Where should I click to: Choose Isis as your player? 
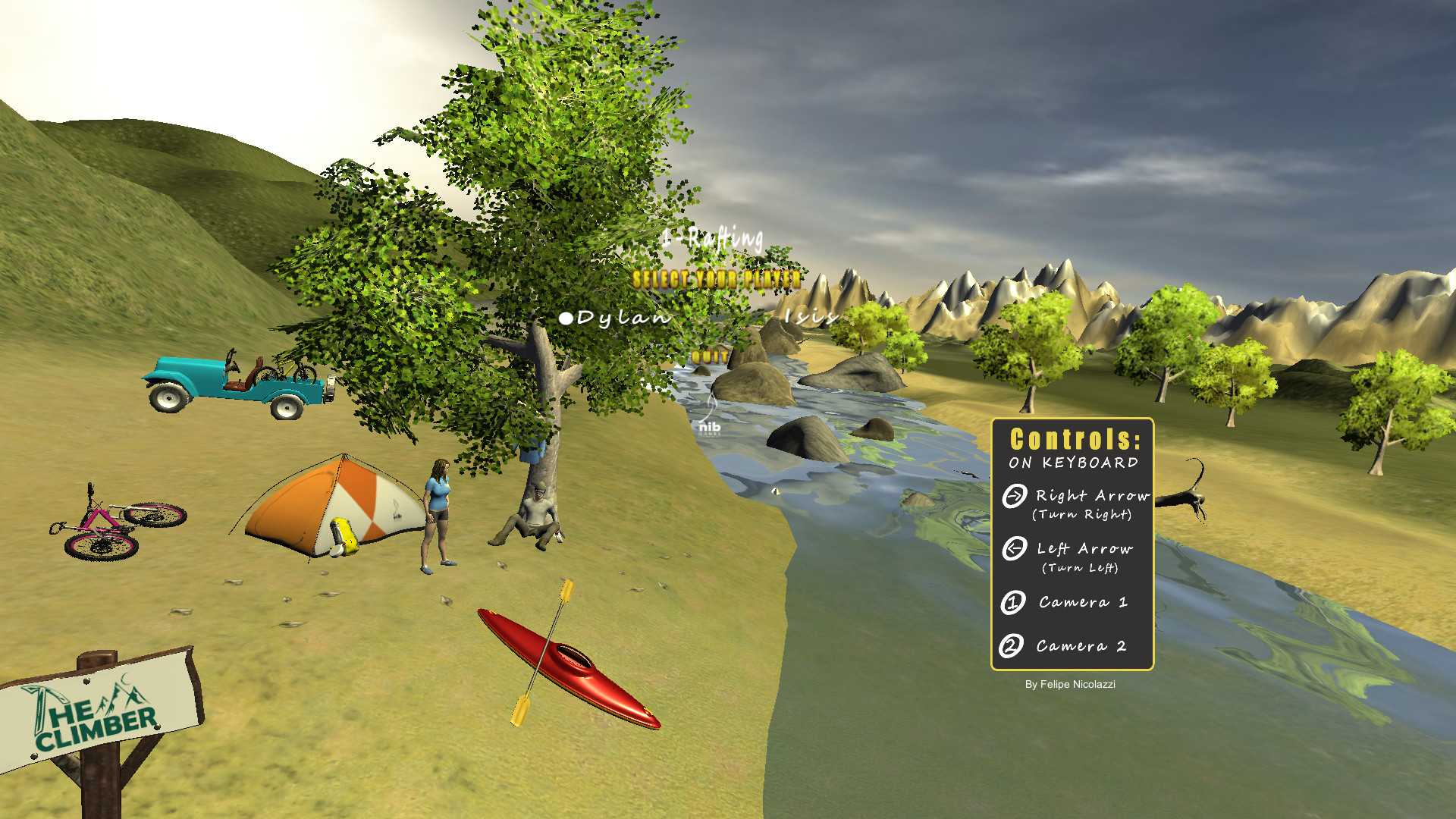[x=811, y=316]
